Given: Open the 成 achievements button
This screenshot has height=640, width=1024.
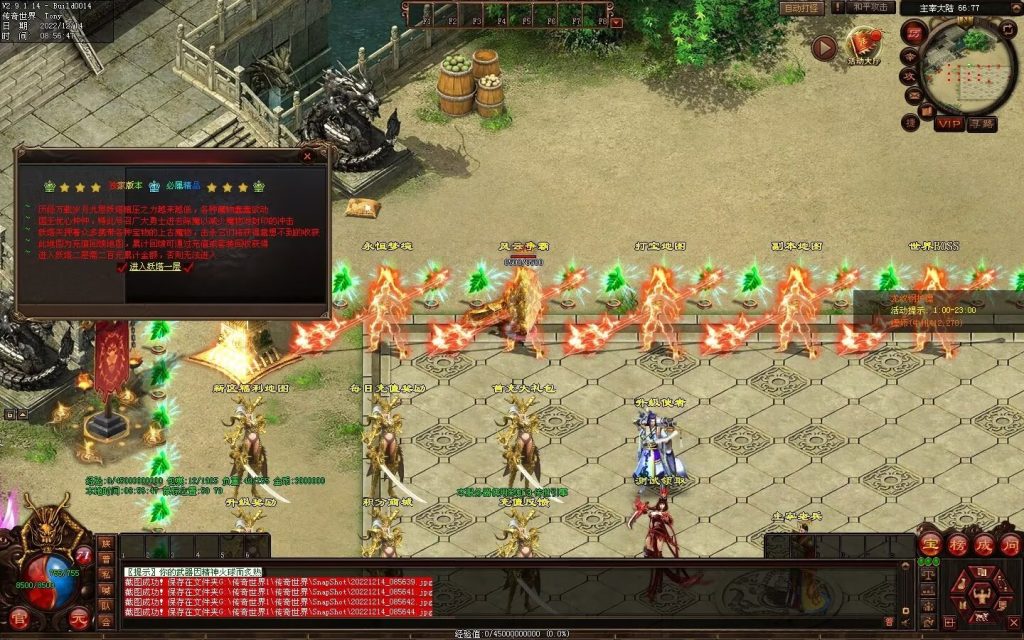Looking at the screenshot, I should [983, 545].
